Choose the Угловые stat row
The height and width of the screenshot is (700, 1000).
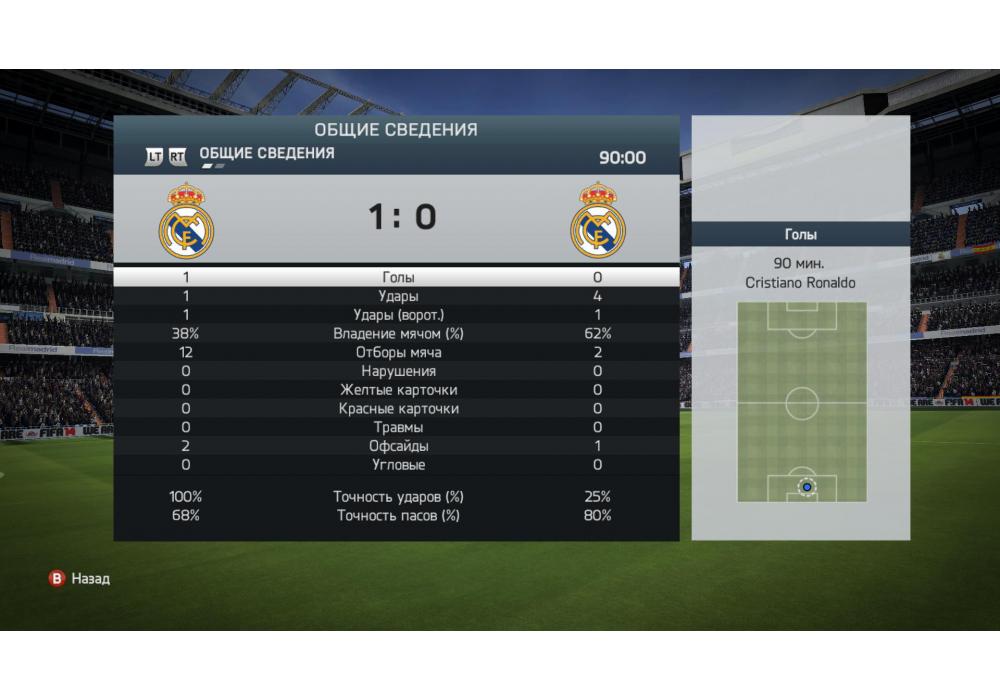[398, 465]
